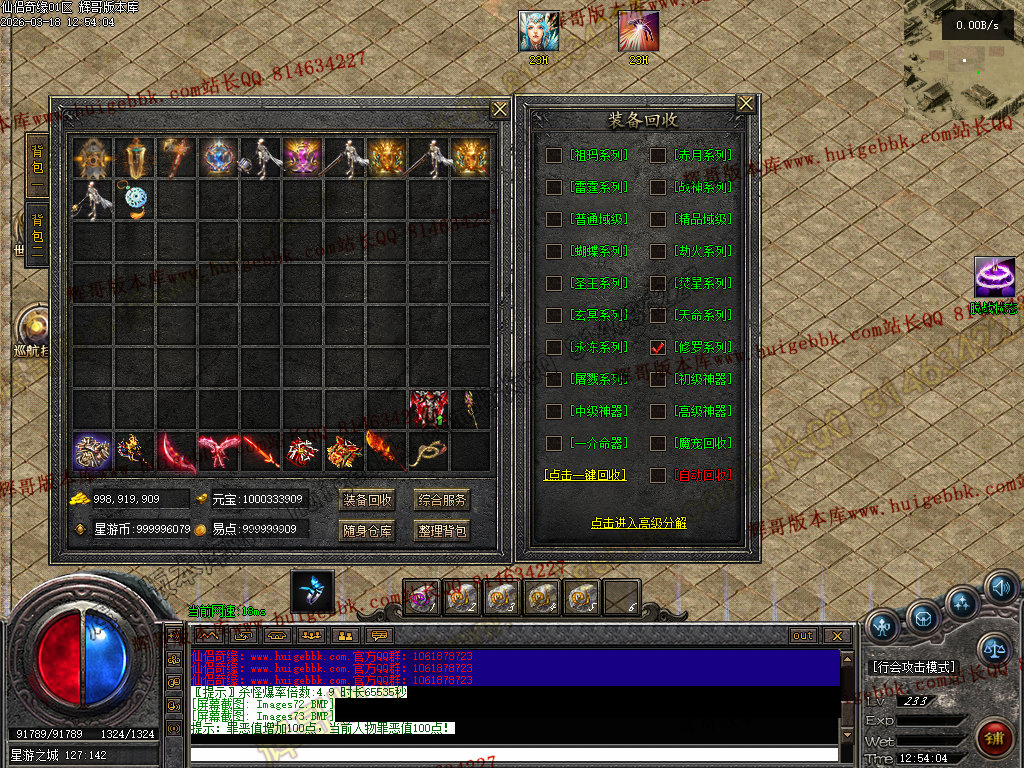The image size is (1024, 768).
Task: Close the backpack inventory window
Action: [x=500, y=109]
